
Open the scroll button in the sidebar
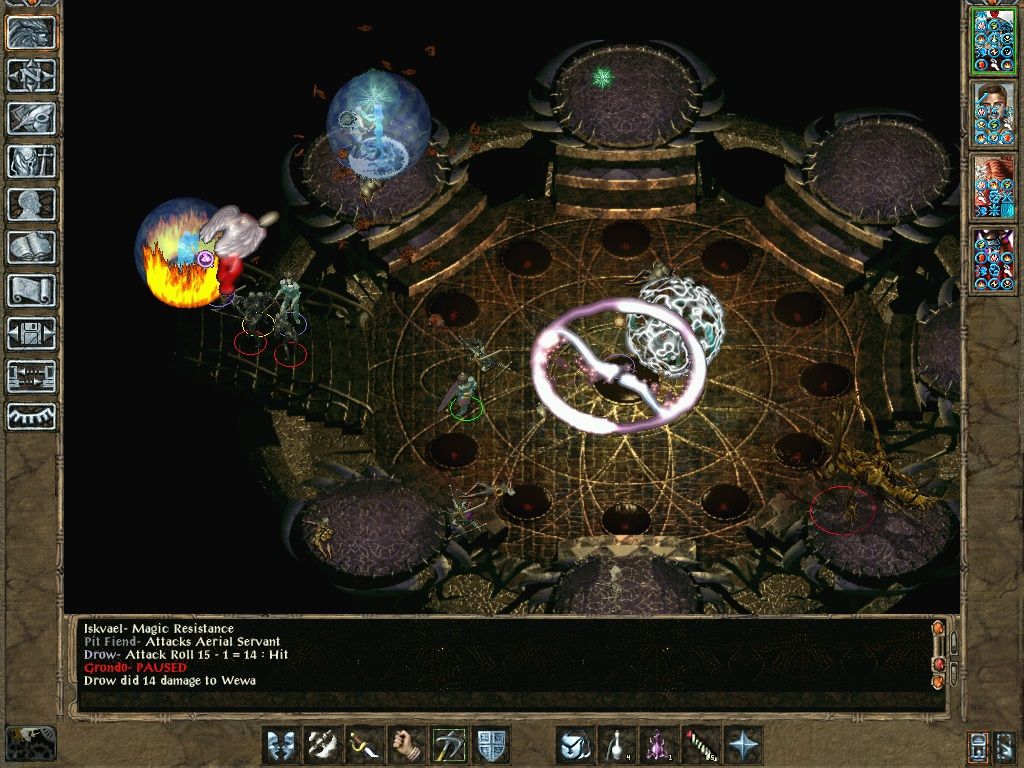[x=32, y=290]
